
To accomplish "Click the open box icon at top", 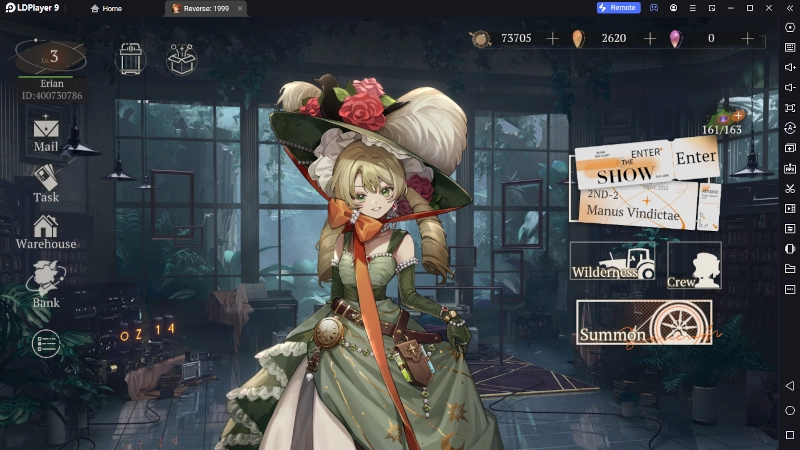I will click(x=182, y=59).
